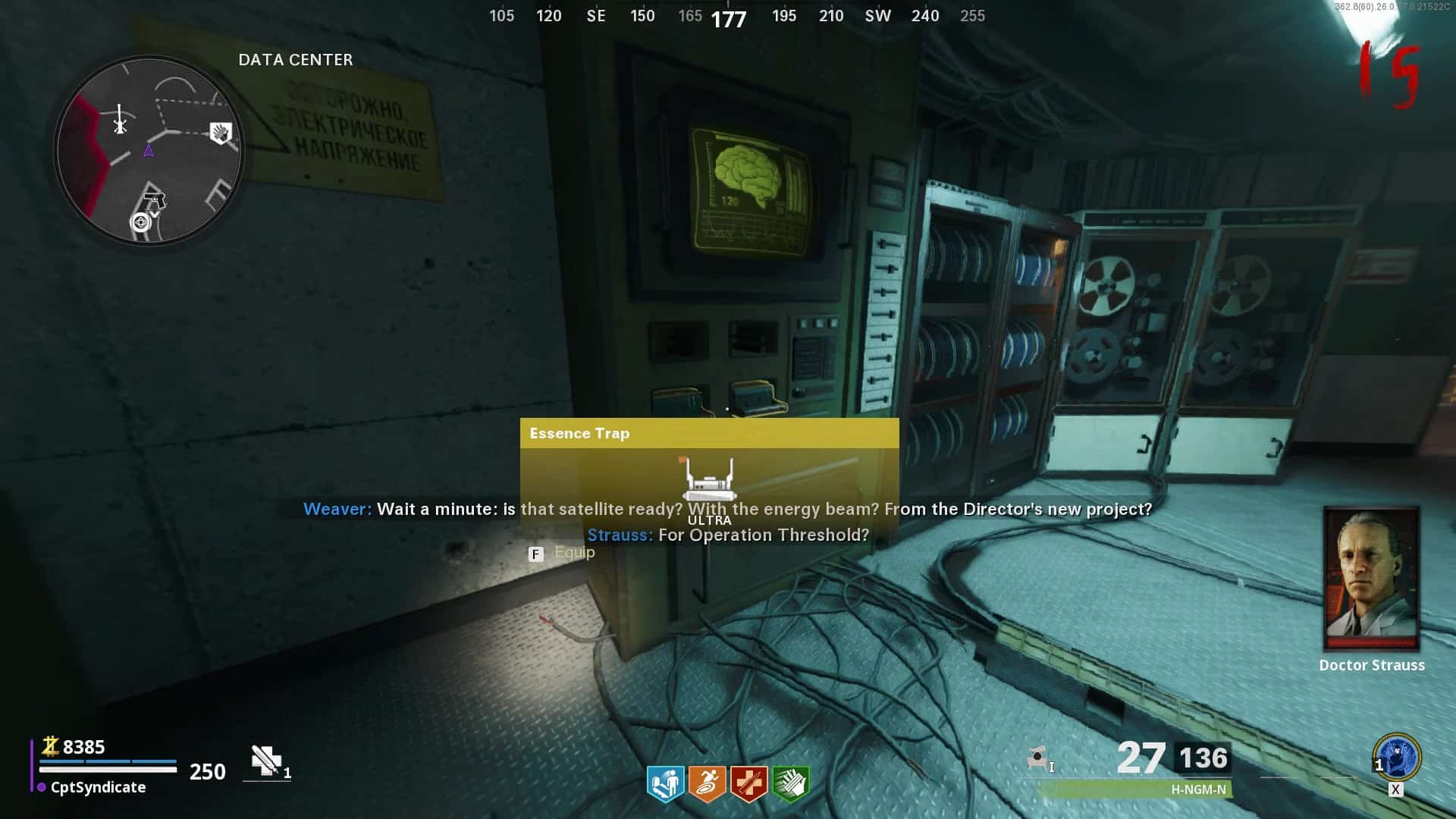Click the antenna tower marker on minimap
This screenshot has width=1456, height=819.
tap(120, 120)
